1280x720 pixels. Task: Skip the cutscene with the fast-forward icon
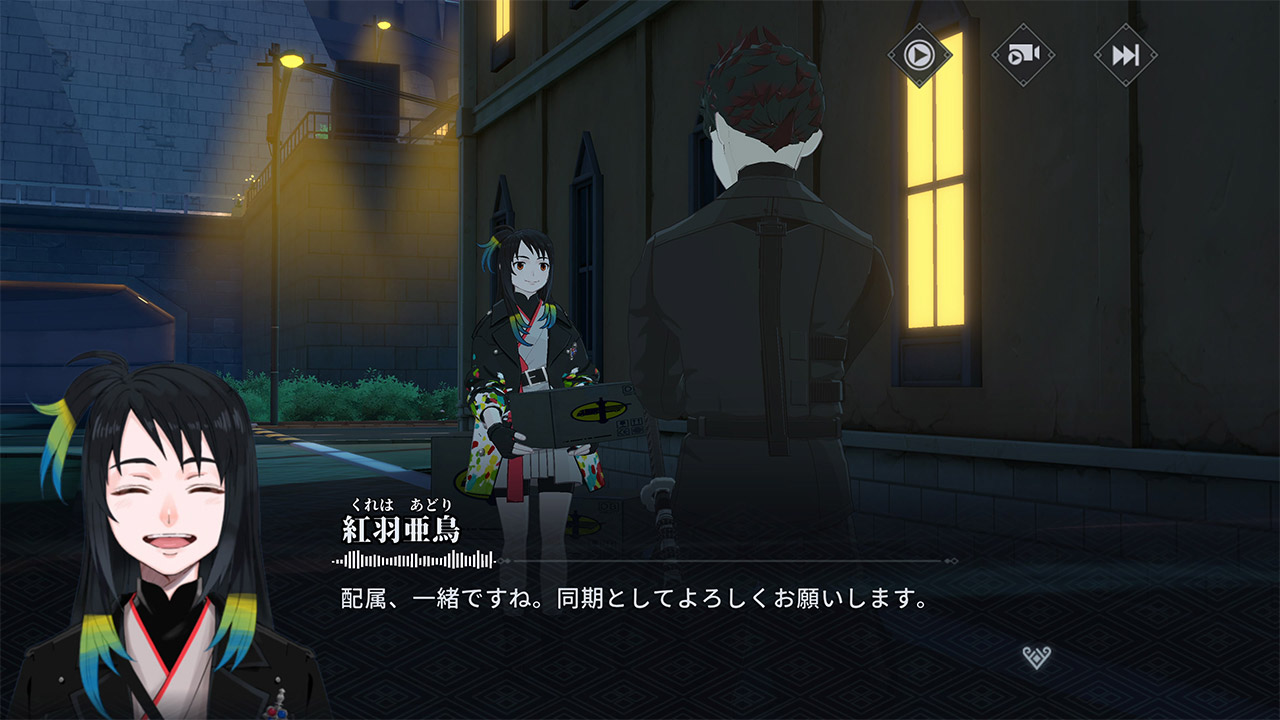pyautogui.click(x=1125, y=54)
